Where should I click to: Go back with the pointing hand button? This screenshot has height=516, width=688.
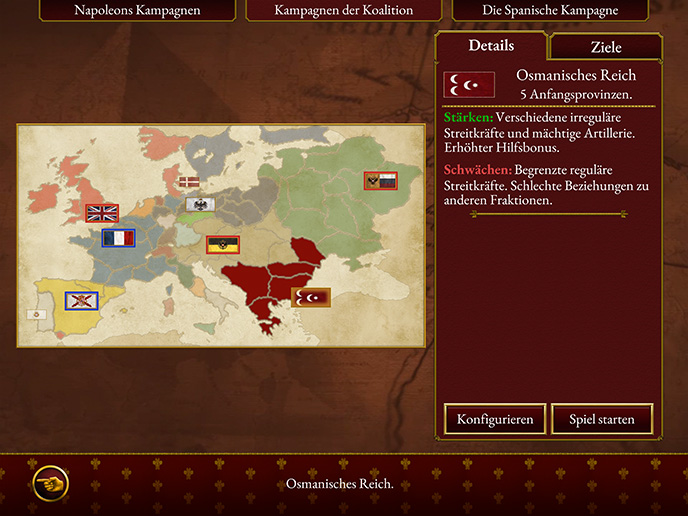tap(50, 483)
